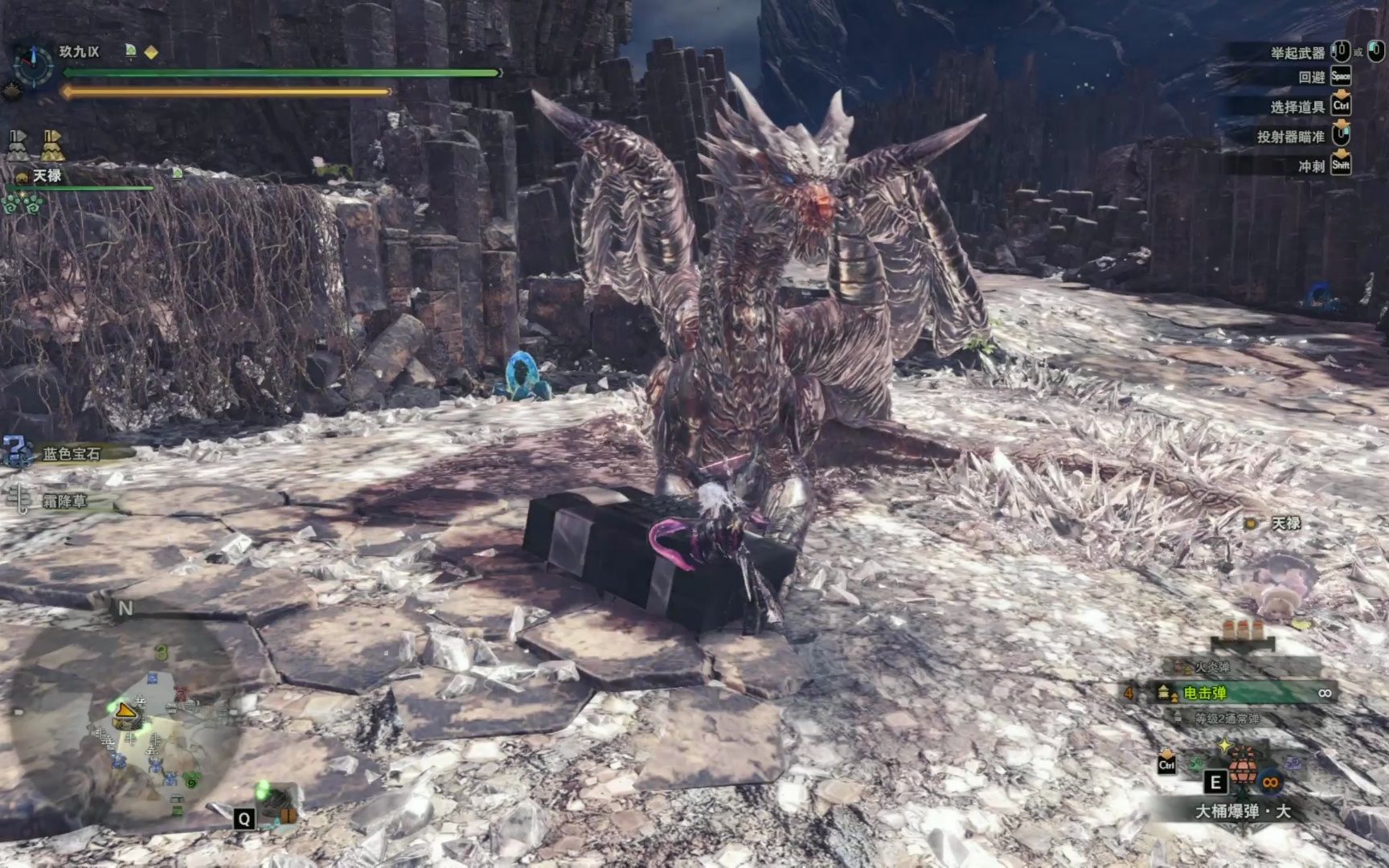Choose the 火炎弹 ammo entry
Image resolution: width=1389 pixels, height=868 pixels.
1211,667
